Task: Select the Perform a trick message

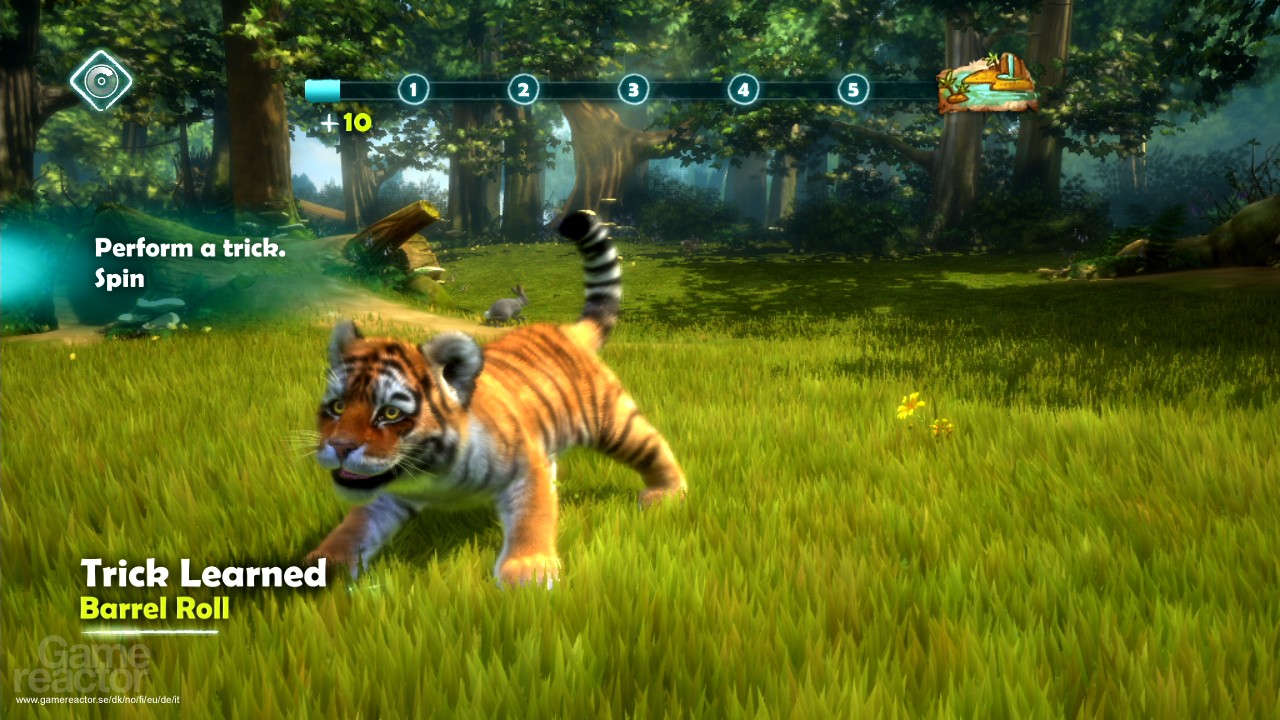Action: 190,247
